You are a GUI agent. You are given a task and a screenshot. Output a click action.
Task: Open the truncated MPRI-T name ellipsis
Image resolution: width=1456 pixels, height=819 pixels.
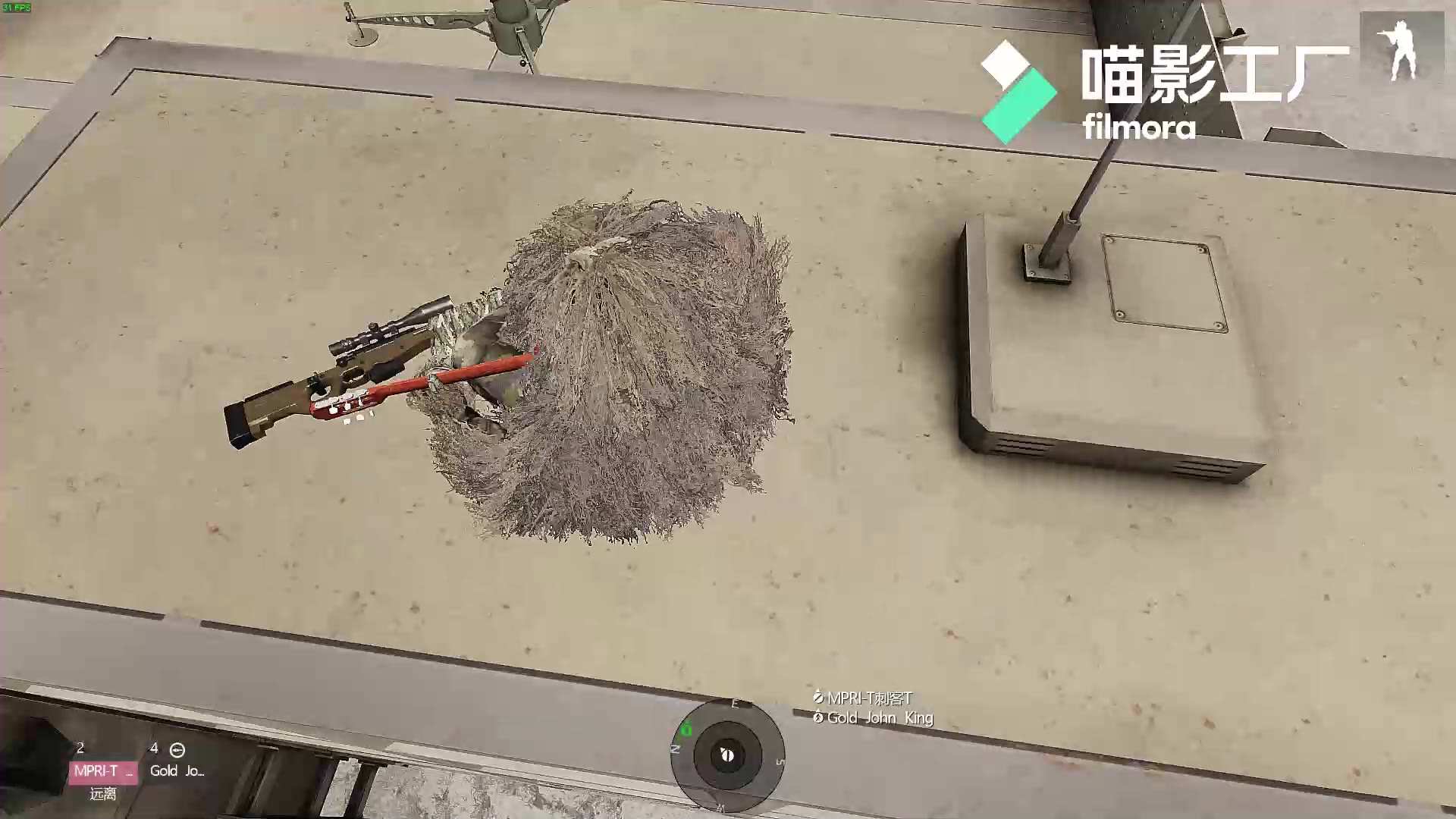[129, 770]
